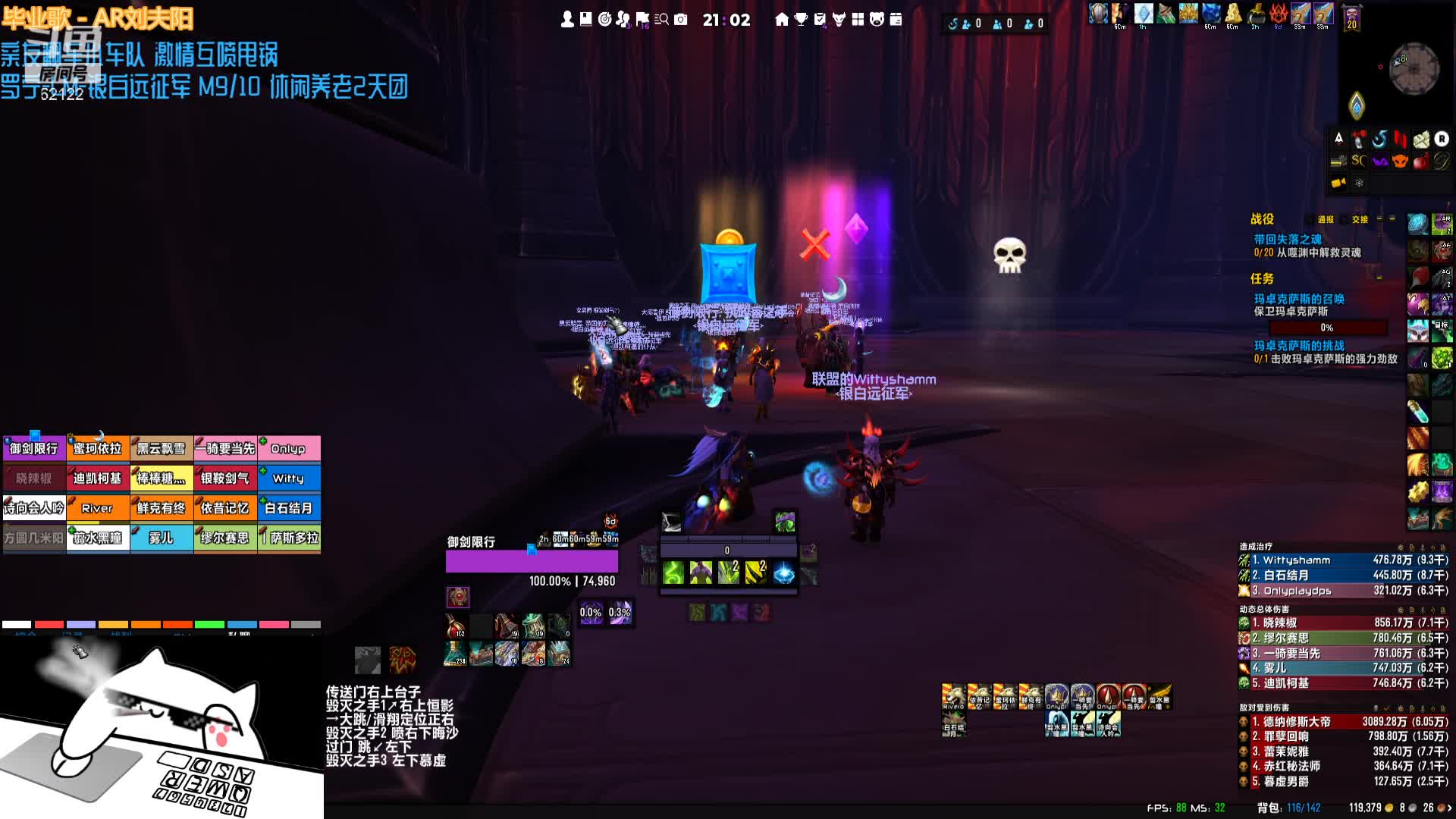1456x819 pixels.
Task: Select raid member 御剑限行 in raid frames
Action: pyautogui.click(x=34, y=449)
